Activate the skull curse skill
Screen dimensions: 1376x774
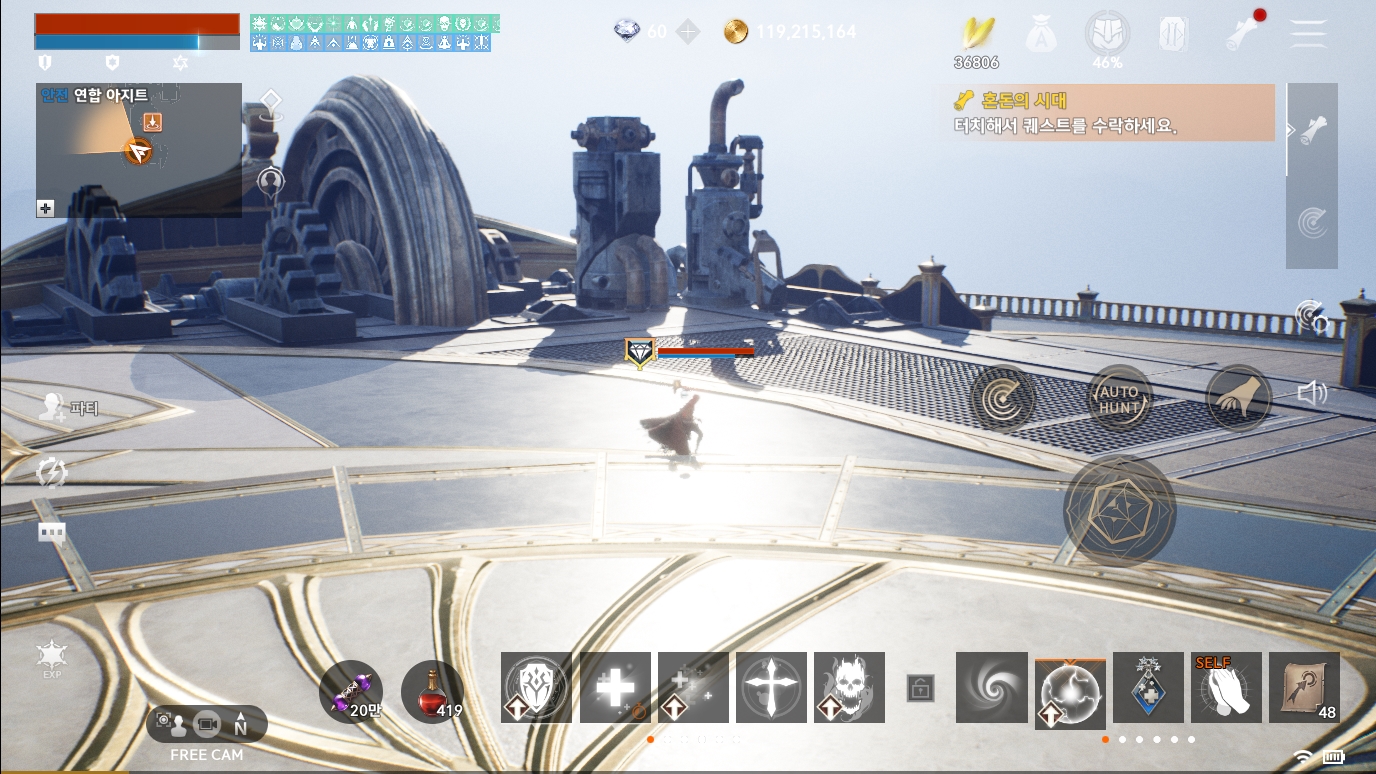click(849, 688)
